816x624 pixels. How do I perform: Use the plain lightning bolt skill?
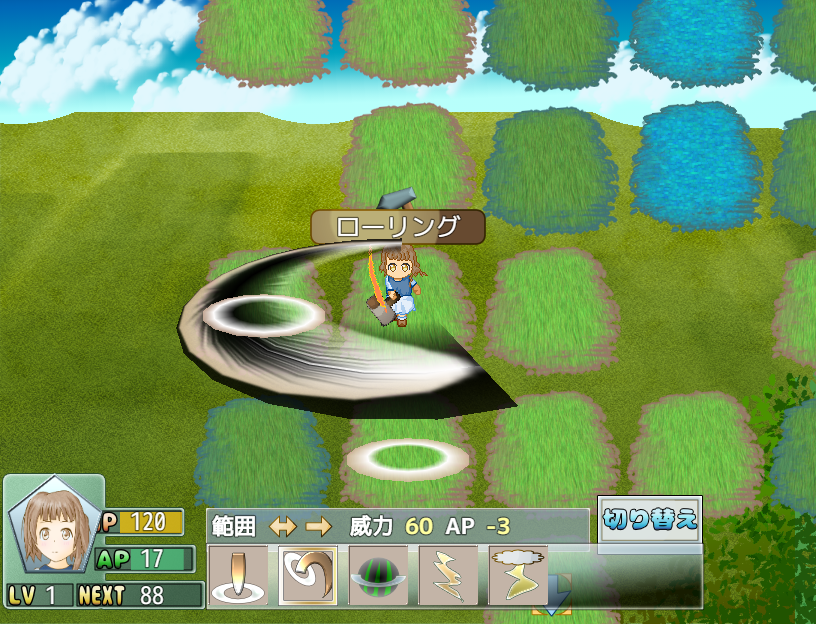(448, 576)
